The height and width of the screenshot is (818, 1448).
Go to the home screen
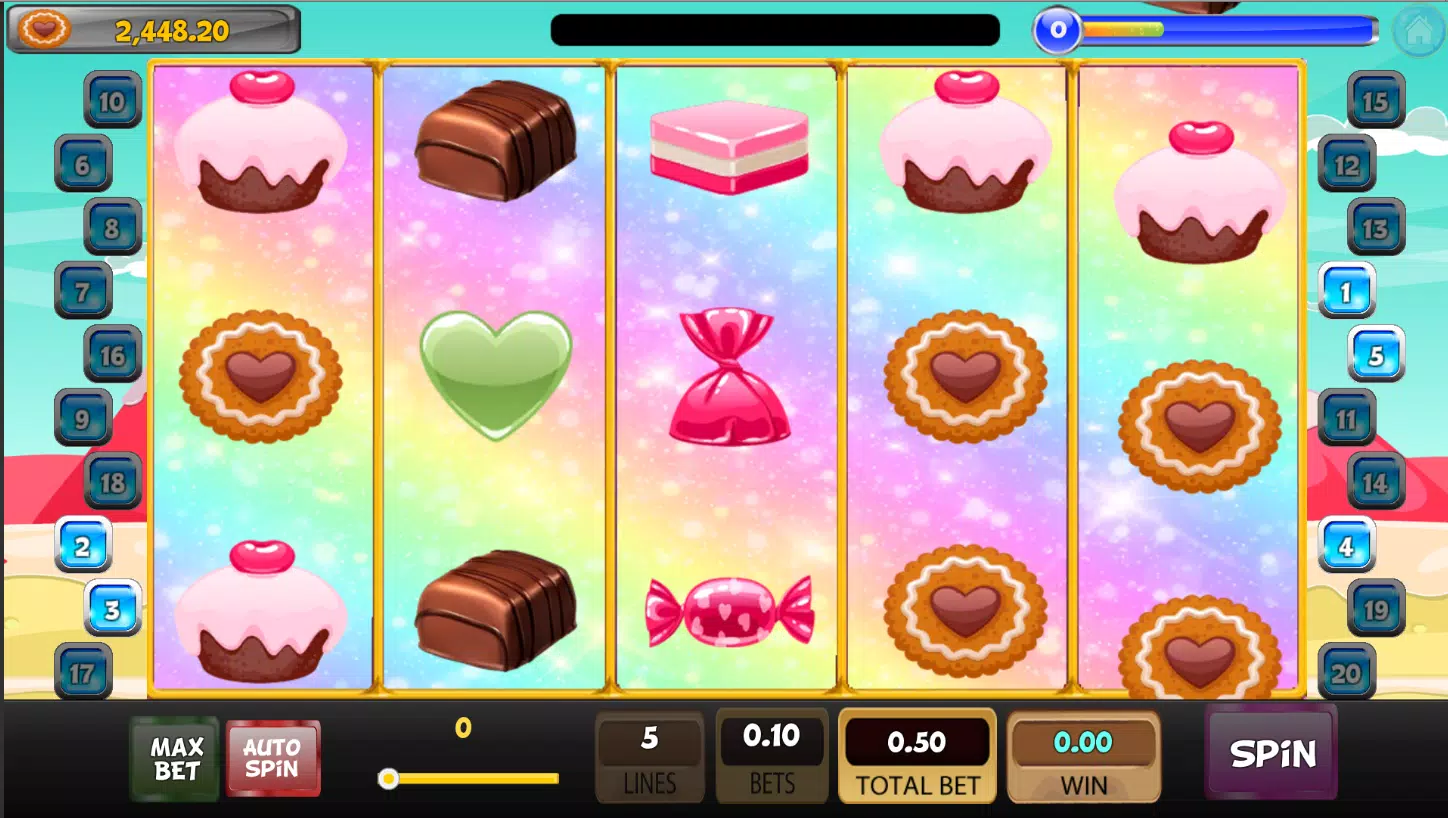(x=1417, y=31)
